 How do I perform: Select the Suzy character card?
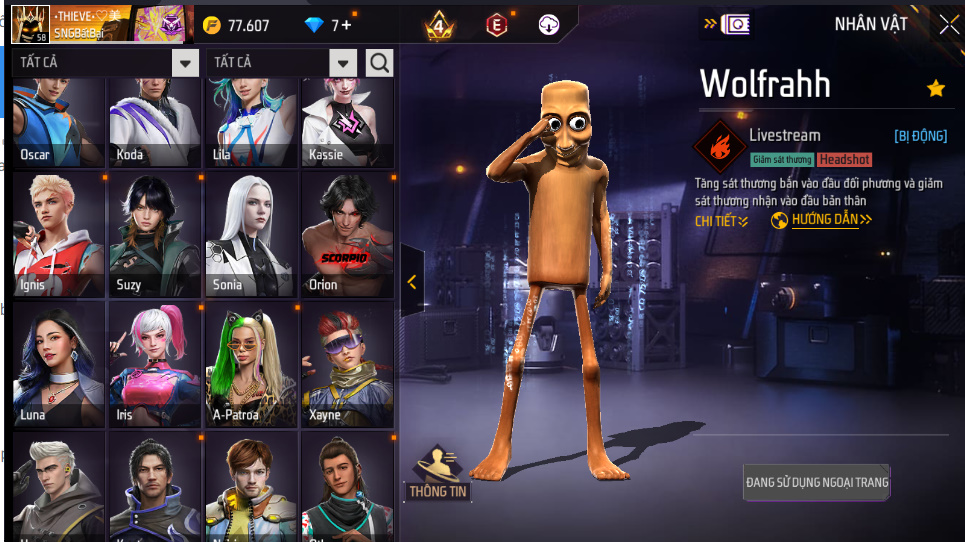[x=154, y=236]
